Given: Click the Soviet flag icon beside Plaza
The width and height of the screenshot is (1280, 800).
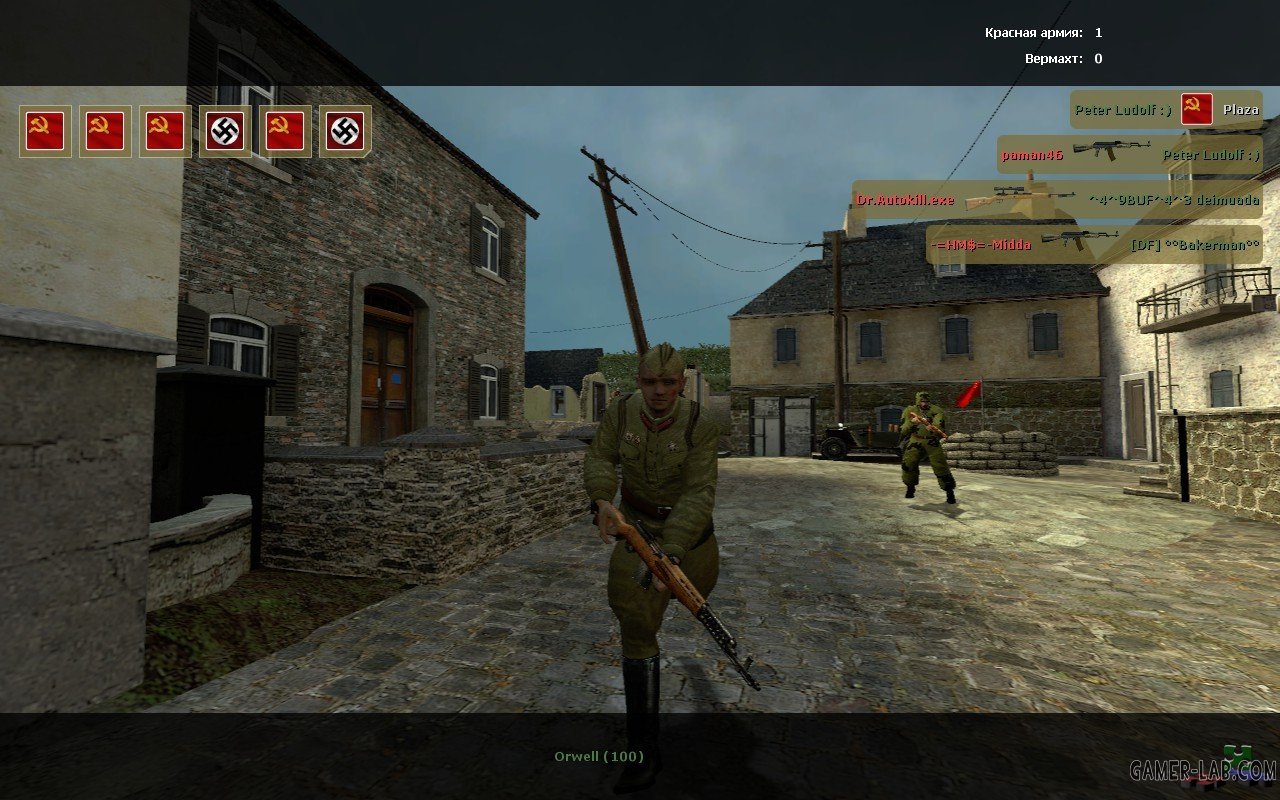Looking at the screenshot, I should pos(1196,109).
